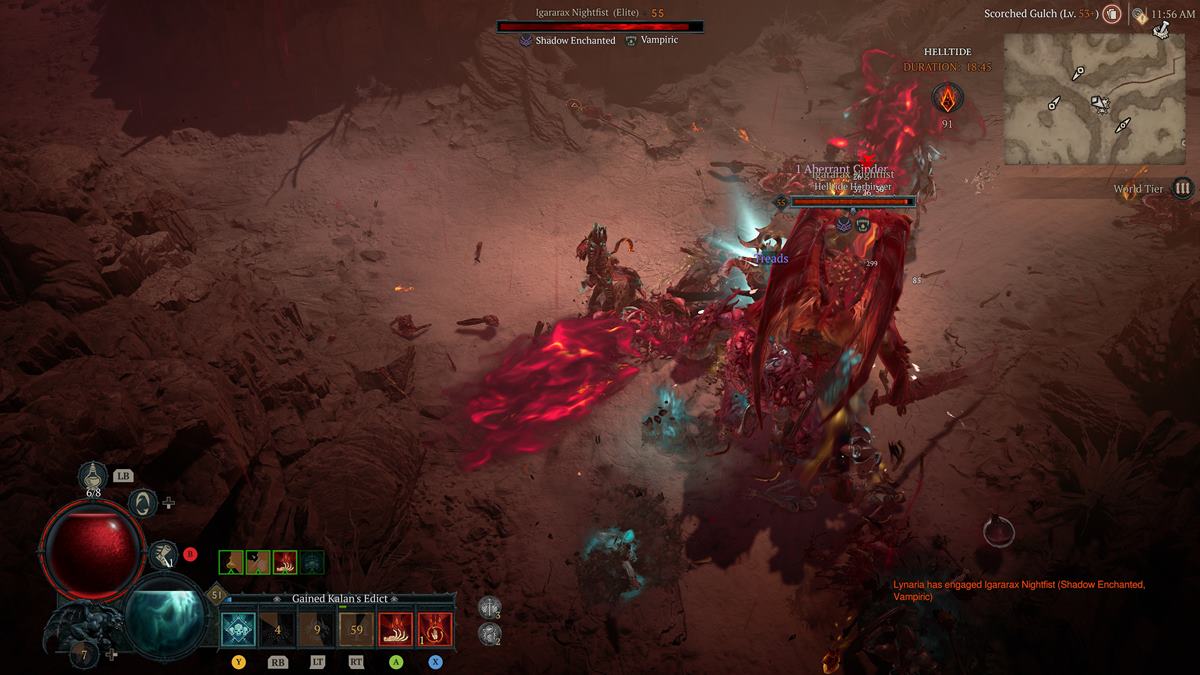Select the Vampiric affix icon
Screen dimensions: 1200x675
click(631, 41)
